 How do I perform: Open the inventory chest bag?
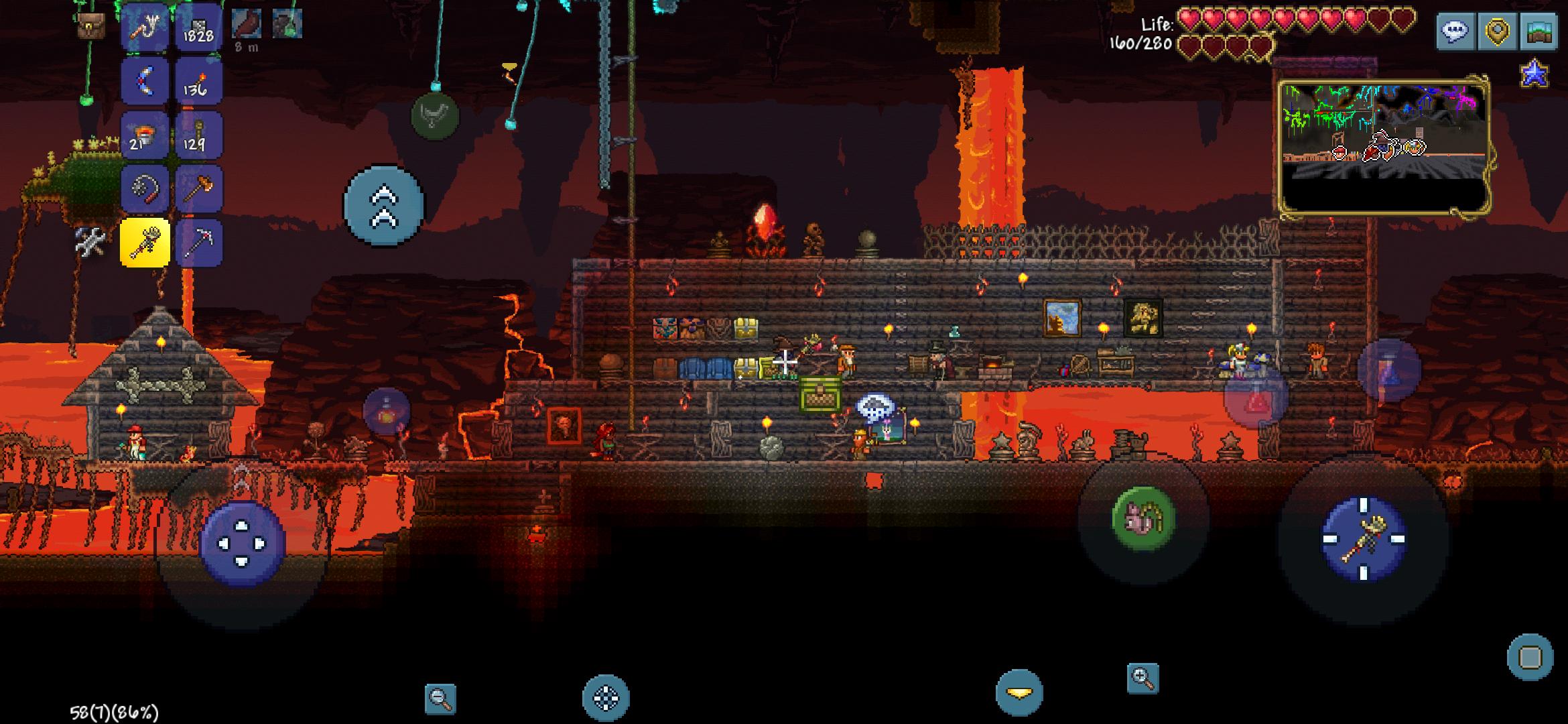coord(90,25)
